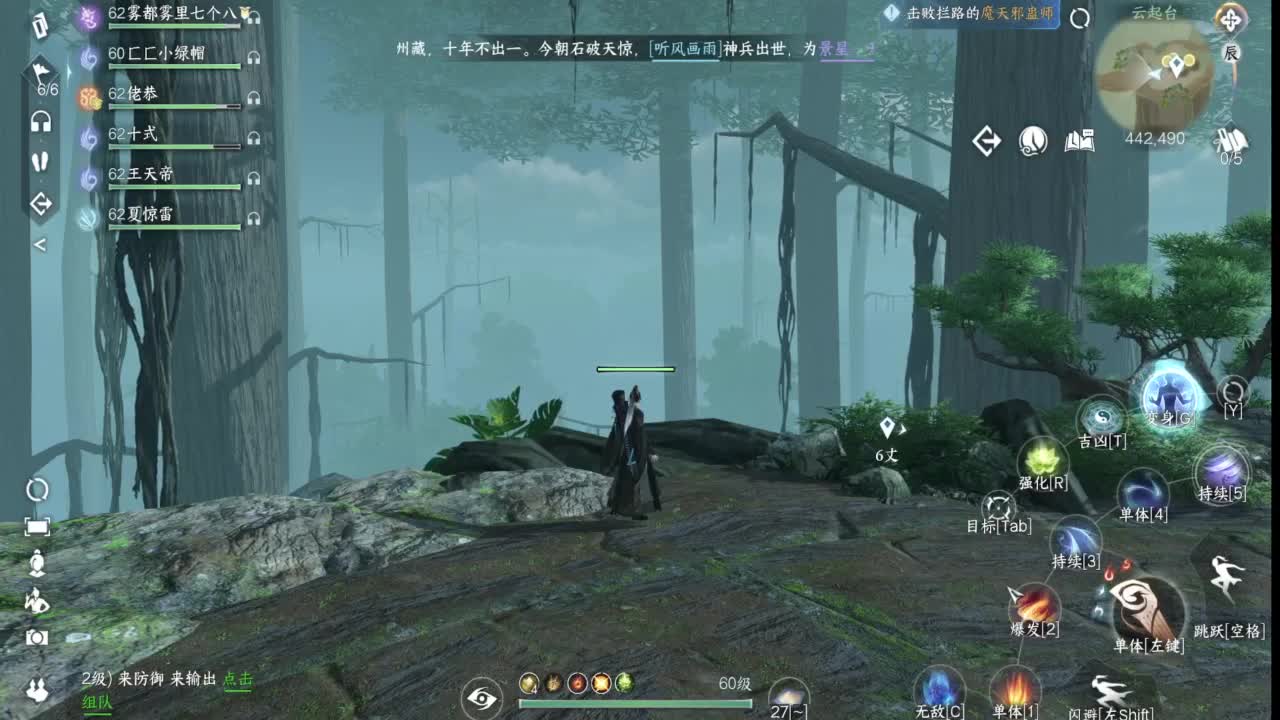Toggle the eye icon to hide the interface
This screenshot has height=720, width=1280.
[484, 700]
